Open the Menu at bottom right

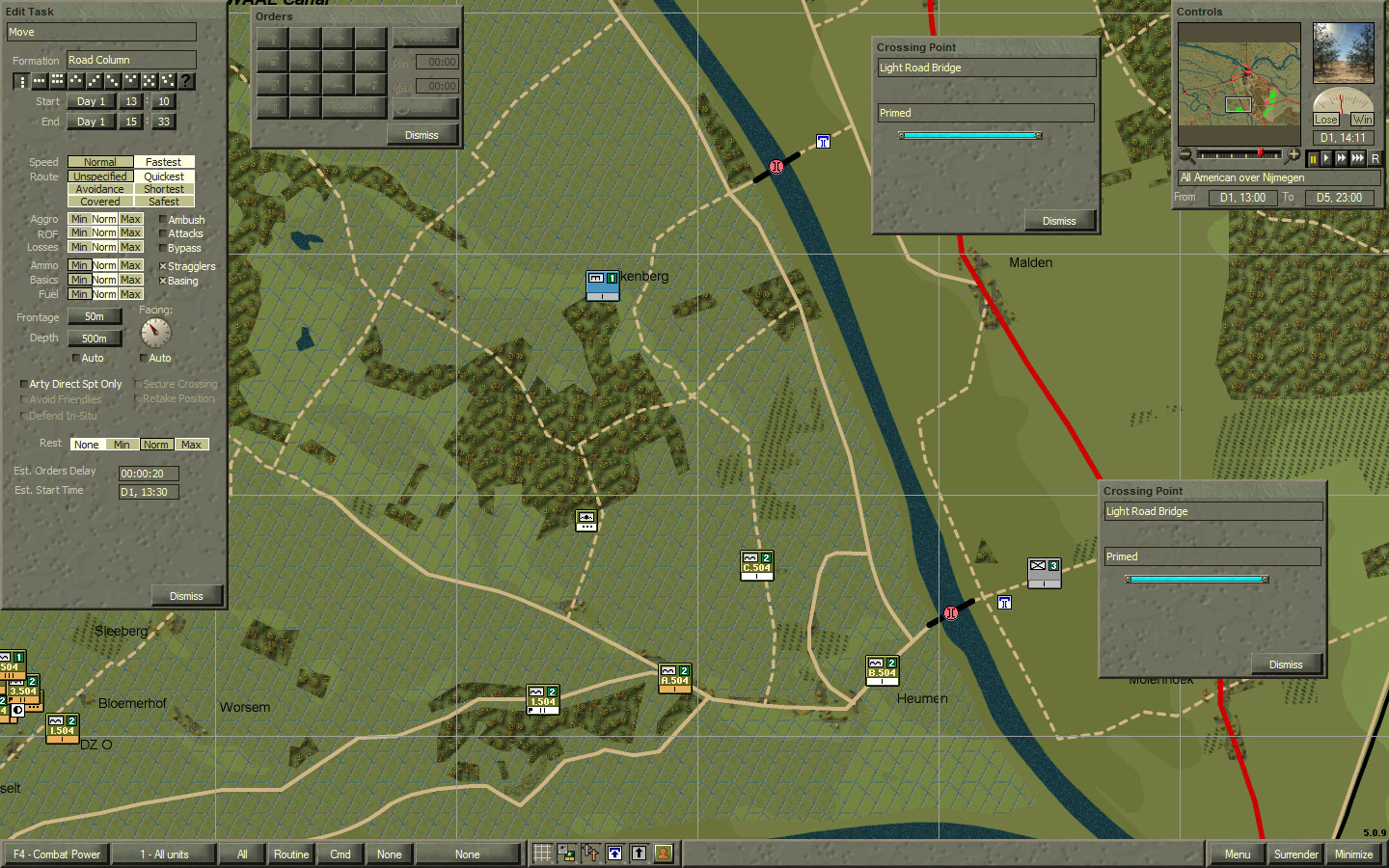point(1236,854)
